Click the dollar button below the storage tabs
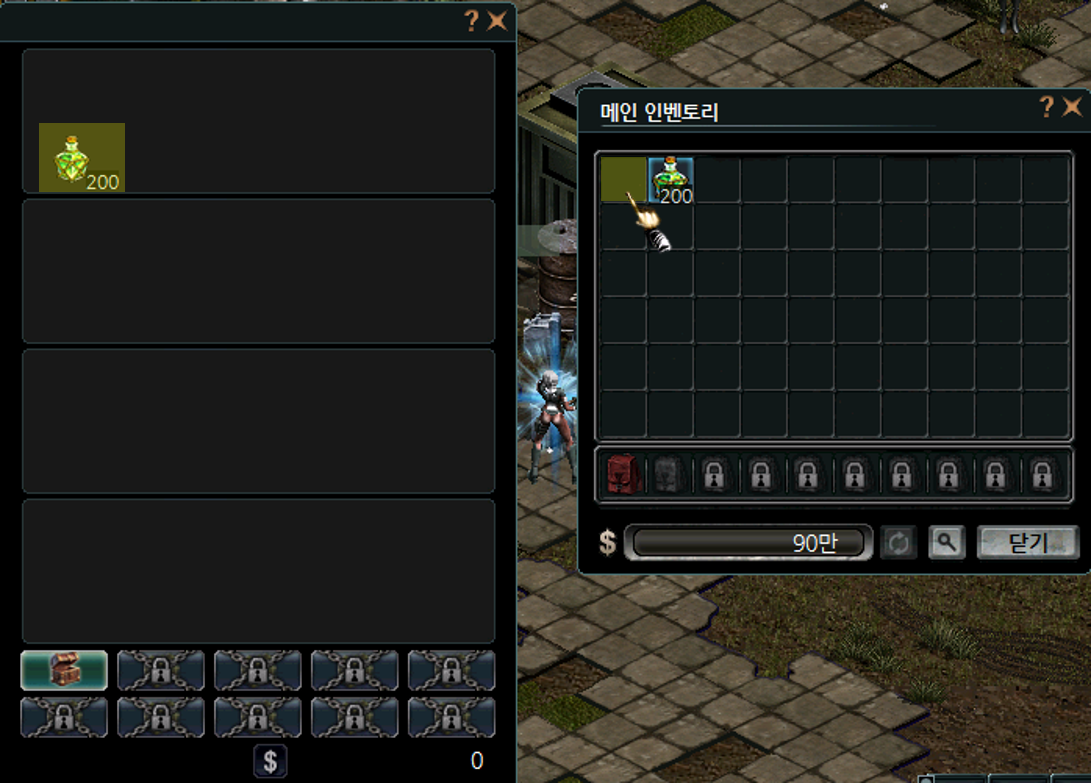The width and height of the screenshot is (1091, 783). click(x=269, y=761)
